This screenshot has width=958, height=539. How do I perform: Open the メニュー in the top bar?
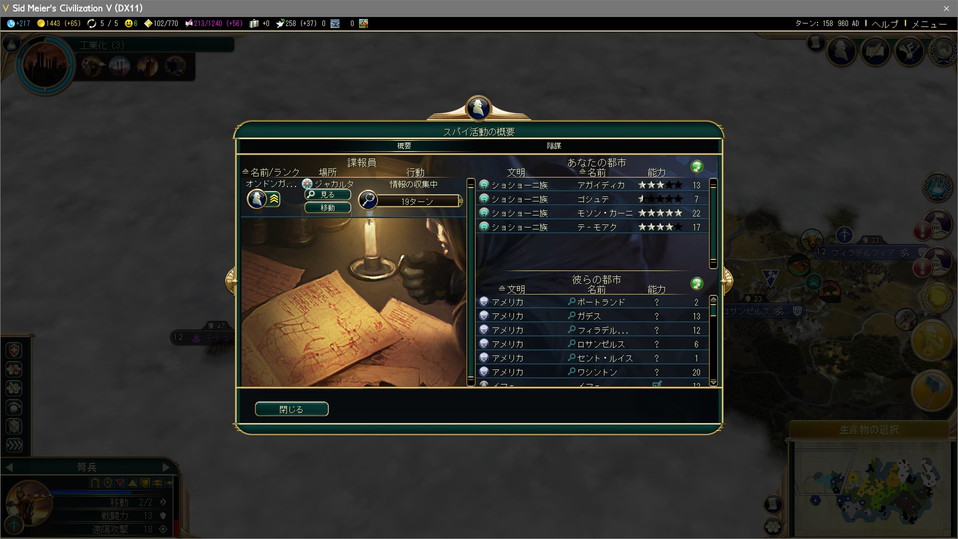[x=929, y=23]
